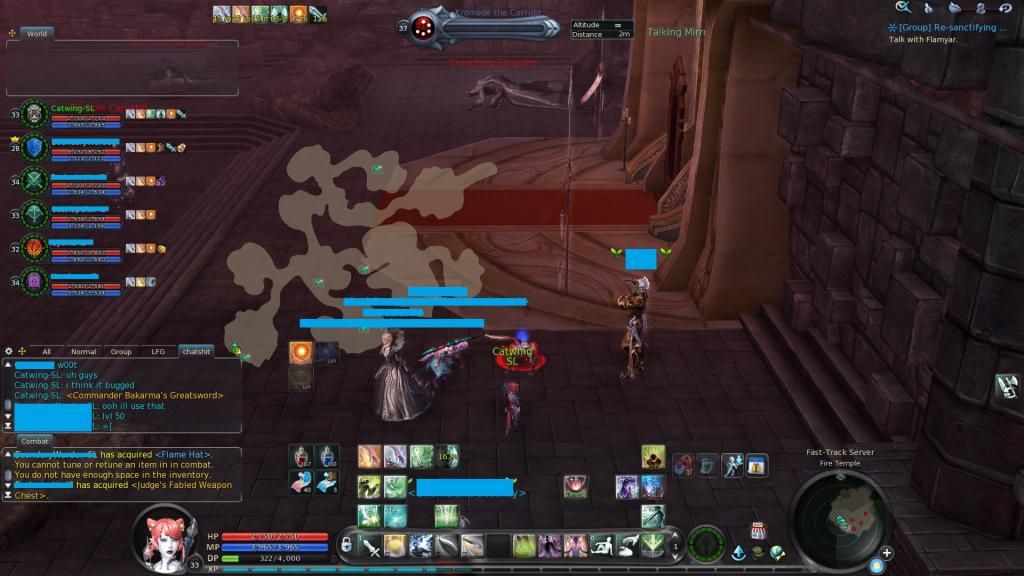The width and height of the screenshot is (1024, 576).
Task: Select the Group chat tab
Action: (x=121, y=352)
